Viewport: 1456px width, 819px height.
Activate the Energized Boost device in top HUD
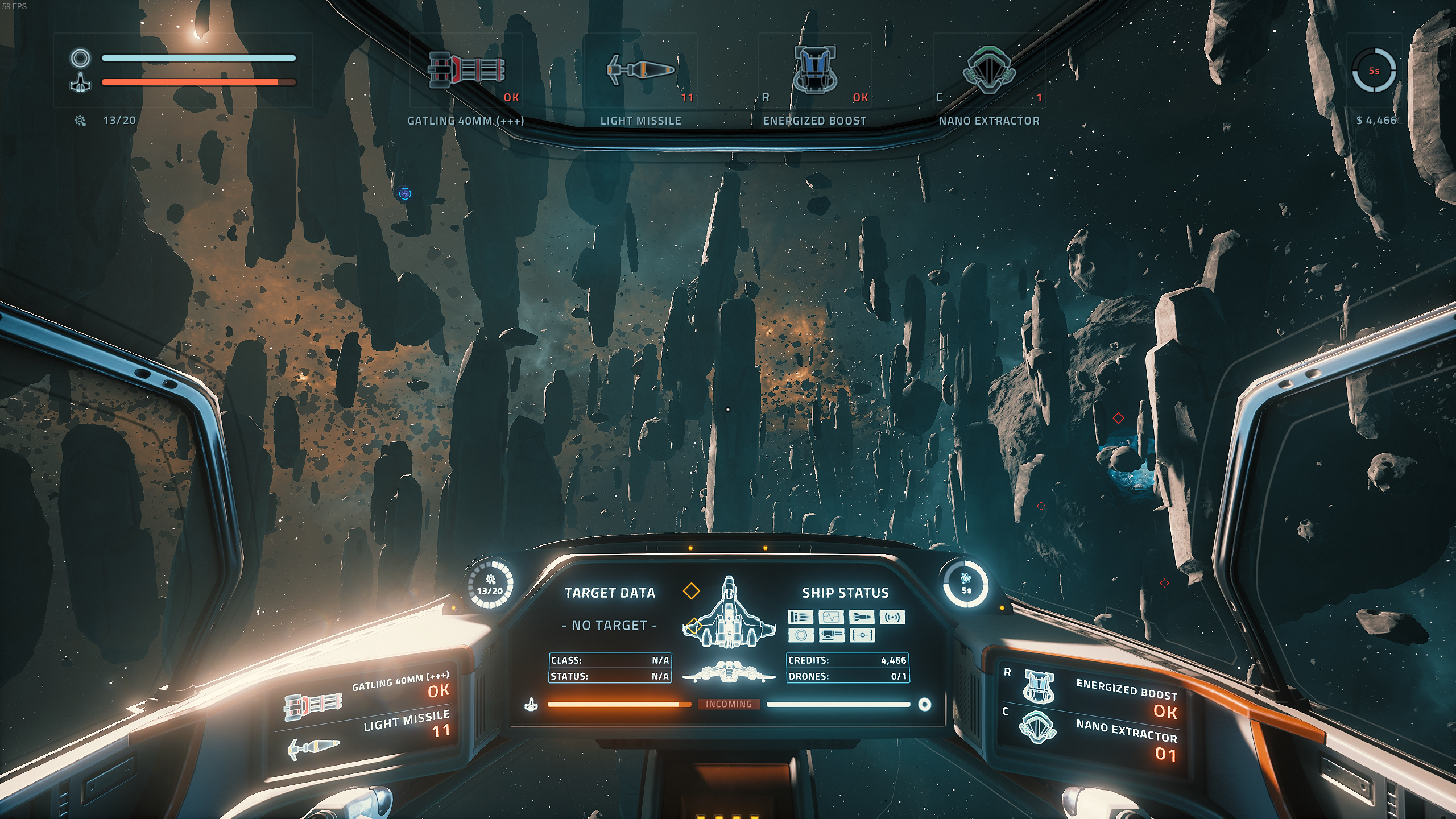[814, 69]
